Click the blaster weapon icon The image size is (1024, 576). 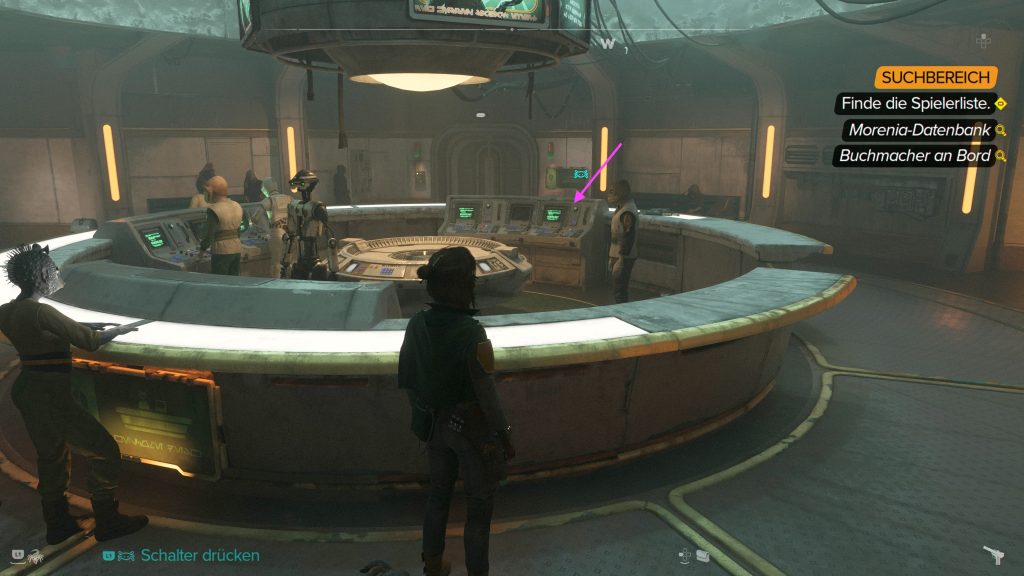coord(993,555)
